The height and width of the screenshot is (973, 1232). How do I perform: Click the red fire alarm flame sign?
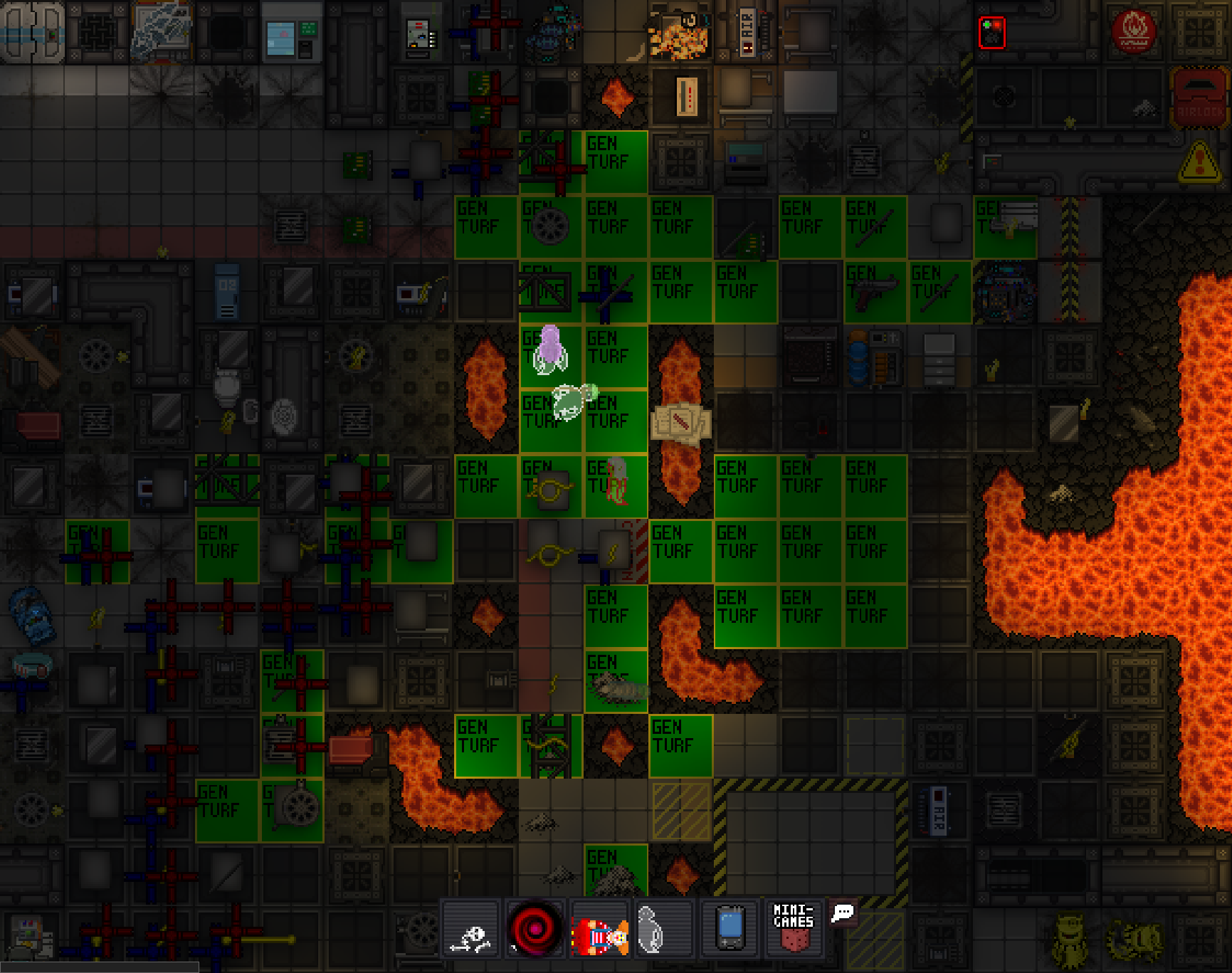[x=1133, y=32]
